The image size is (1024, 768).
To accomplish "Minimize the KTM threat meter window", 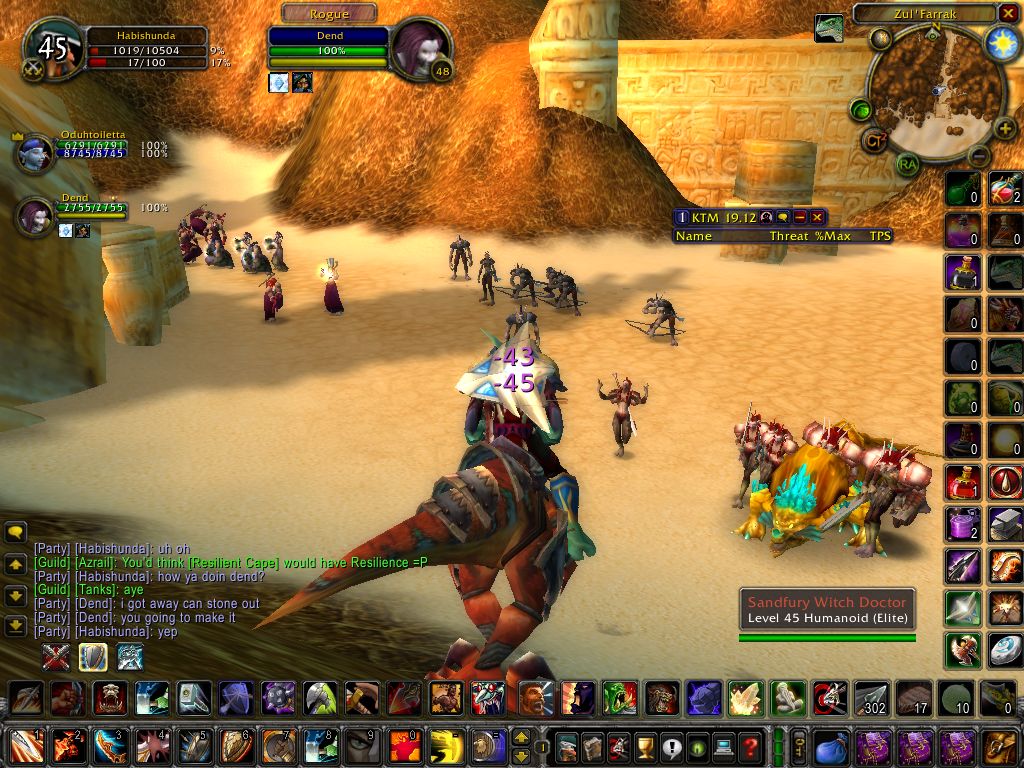I will [800, 217].
